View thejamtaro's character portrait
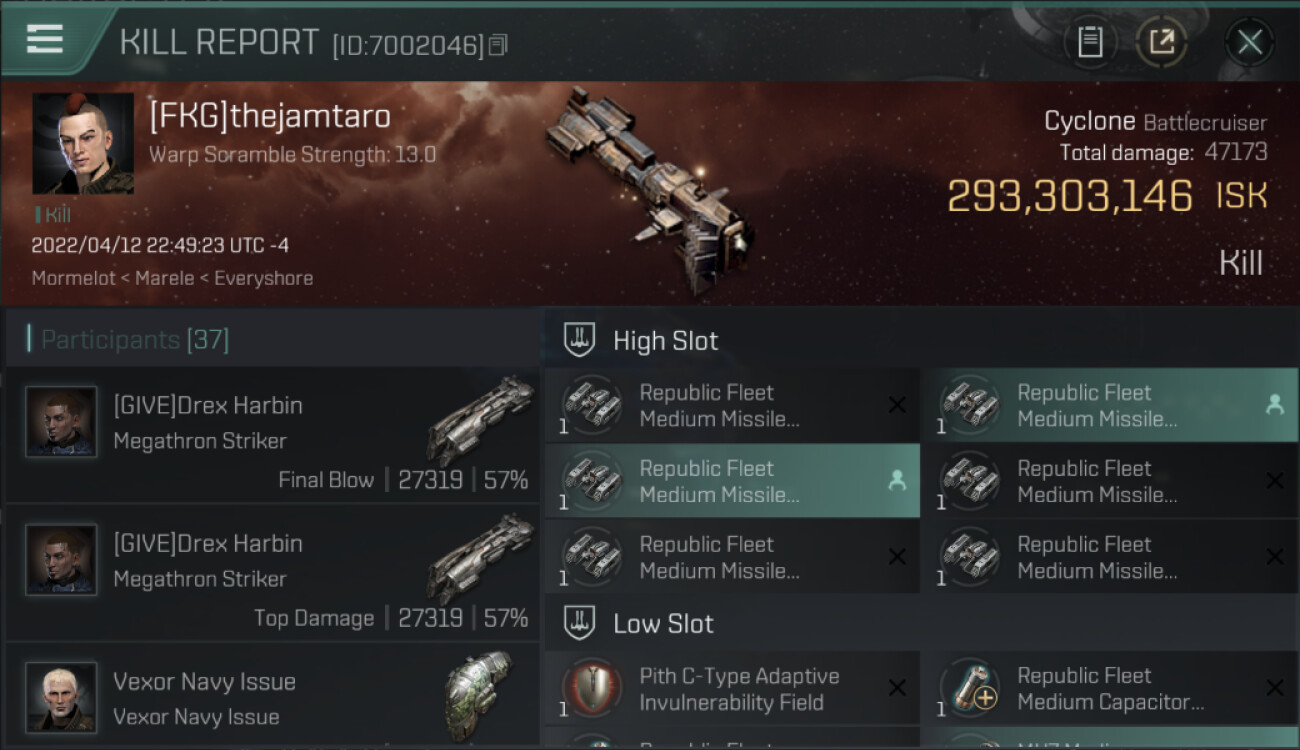The width and height of the screenshot is (1300, 750). (x=83, y=144)
